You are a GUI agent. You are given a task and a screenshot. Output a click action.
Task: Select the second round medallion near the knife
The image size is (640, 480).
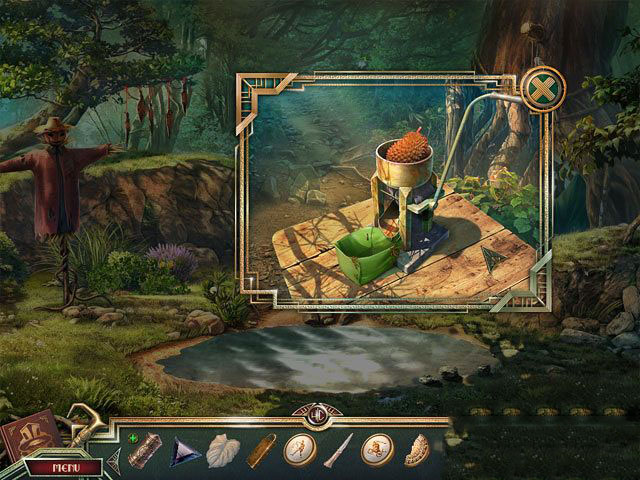[377, 450]
